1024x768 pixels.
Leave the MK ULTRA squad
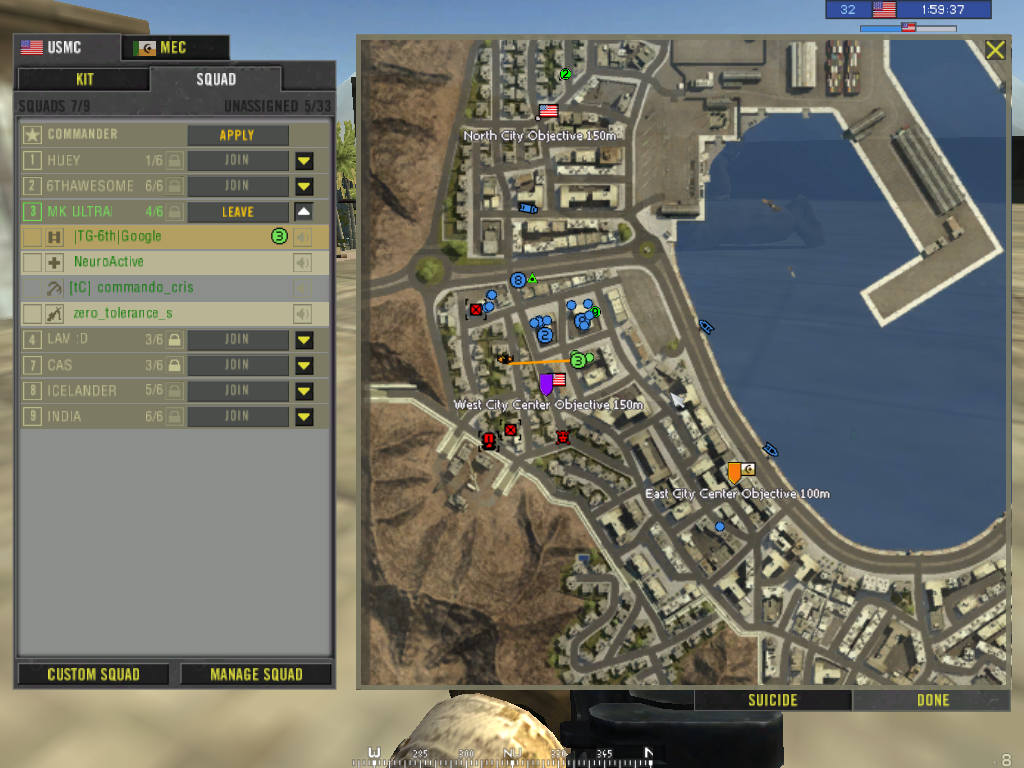pos(237,212)
